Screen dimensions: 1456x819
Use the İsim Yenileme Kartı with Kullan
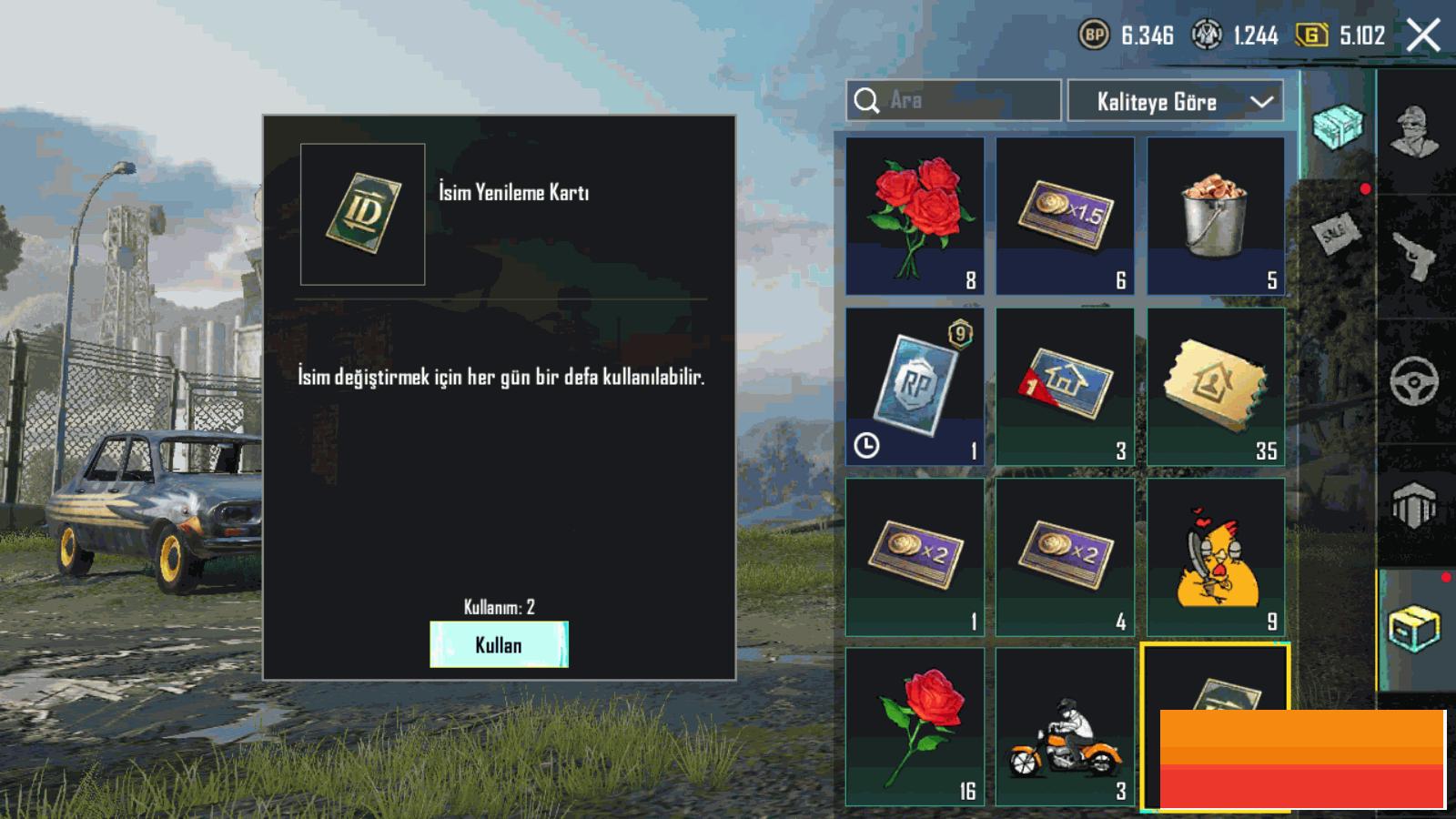click(499, 644)
